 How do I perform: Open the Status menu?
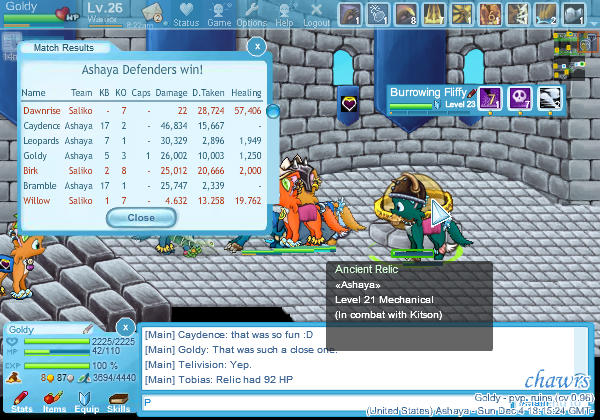185,14
